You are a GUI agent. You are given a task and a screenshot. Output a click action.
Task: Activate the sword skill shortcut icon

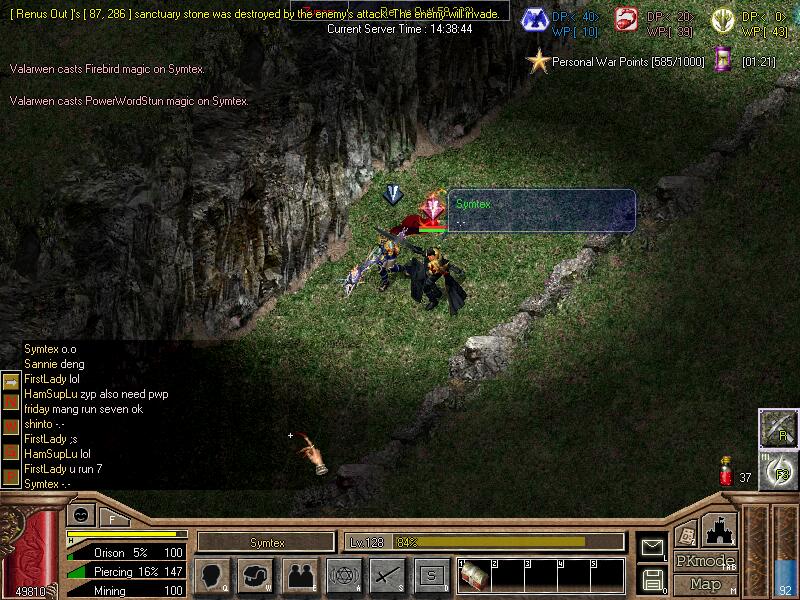[x=777, y=427]
